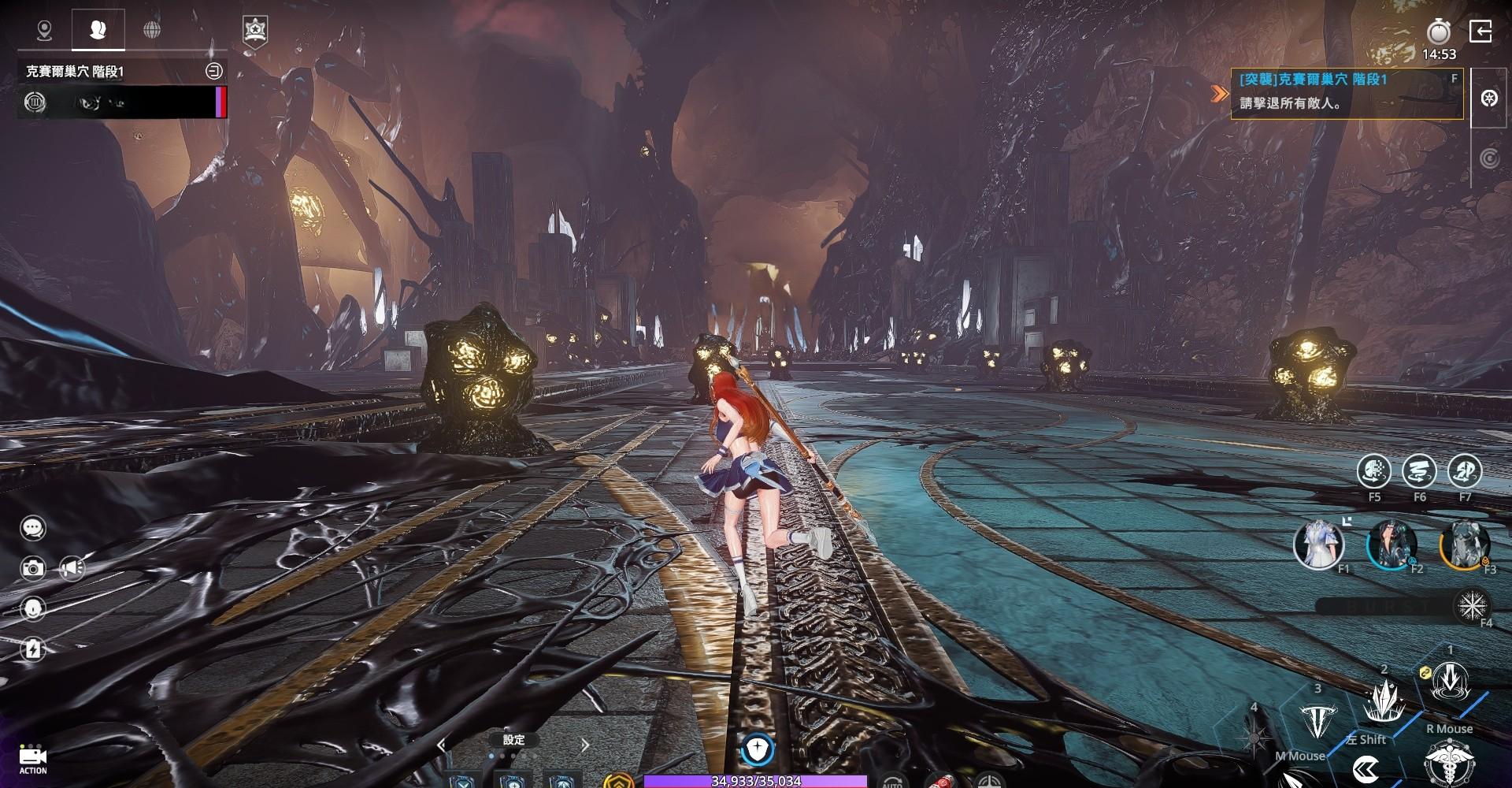The width and height of the screenshot is (1512, 788).
Task: Click the star badge shield icon
Action: coord(254,31)
